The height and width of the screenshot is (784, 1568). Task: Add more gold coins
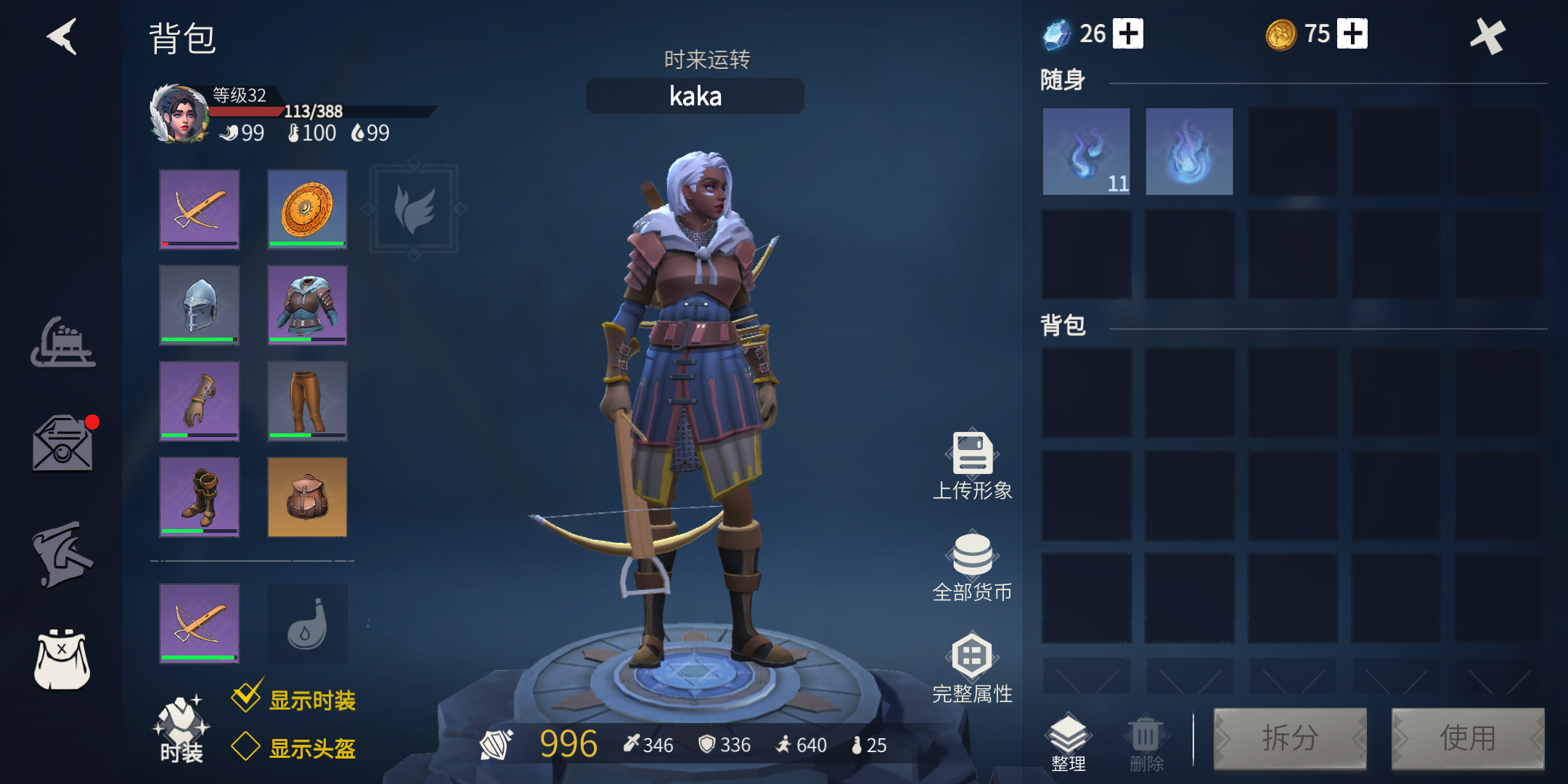coord(1352,34)
